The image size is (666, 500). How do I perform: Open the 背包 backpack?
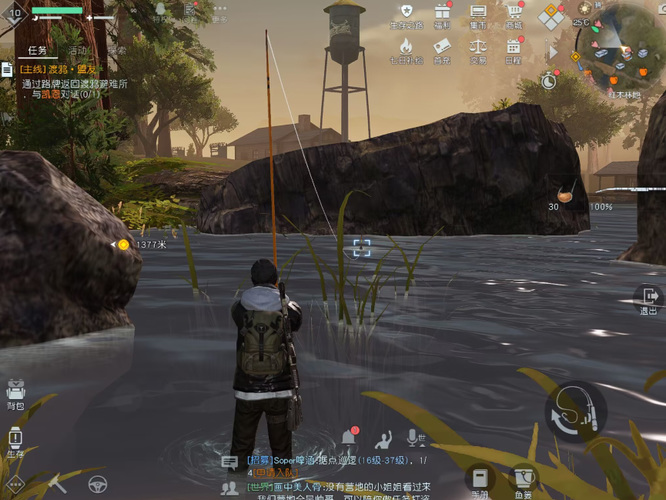15,392
